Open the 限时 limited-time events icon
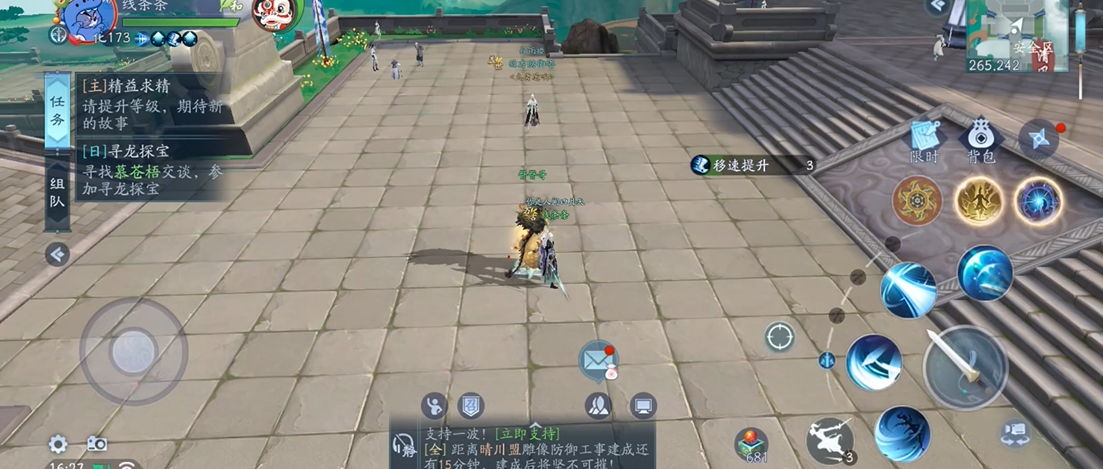 (926, 139)
